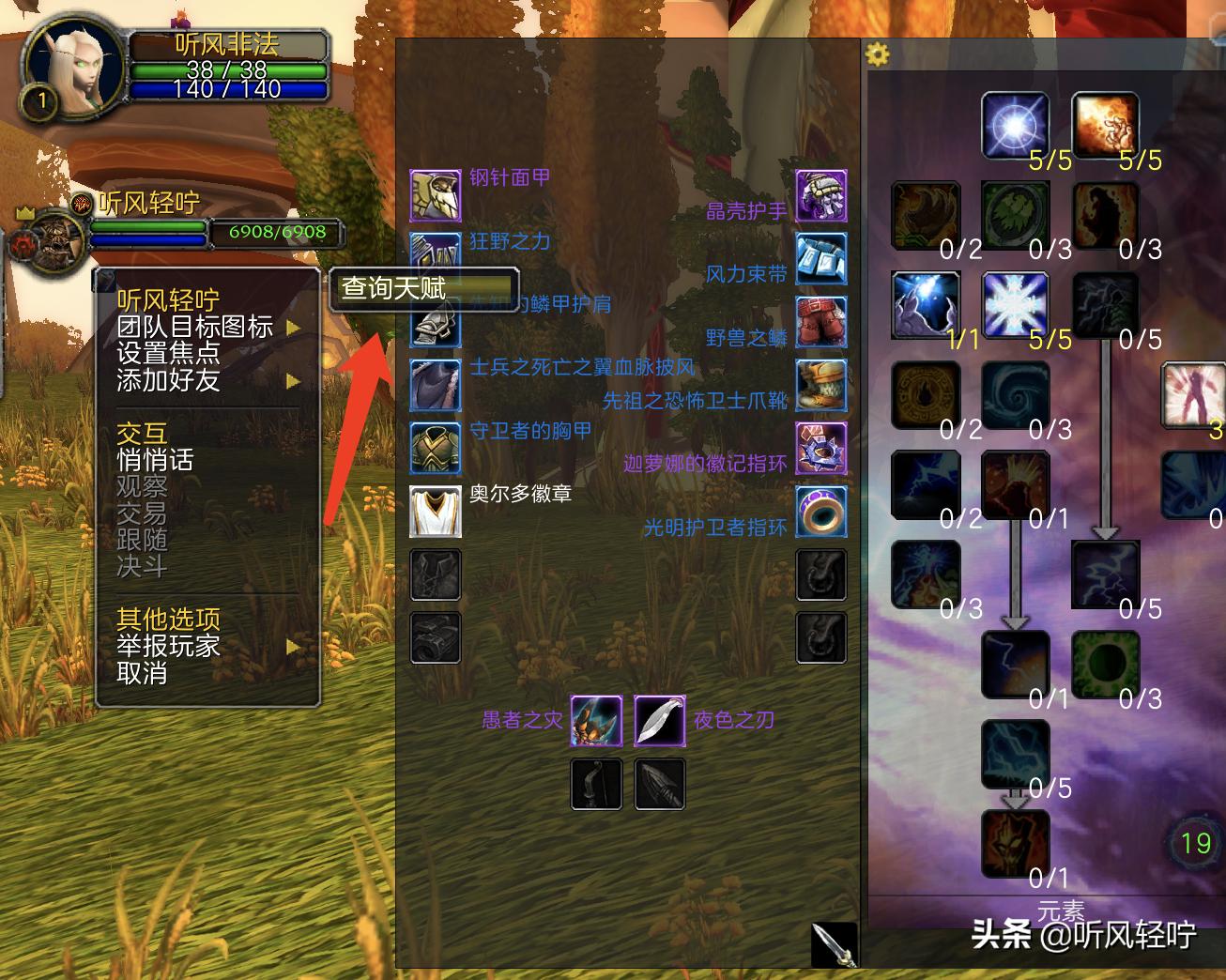
Task: Click the 守卫者的胸甲 chest slot icon
Action: [435, 448]
